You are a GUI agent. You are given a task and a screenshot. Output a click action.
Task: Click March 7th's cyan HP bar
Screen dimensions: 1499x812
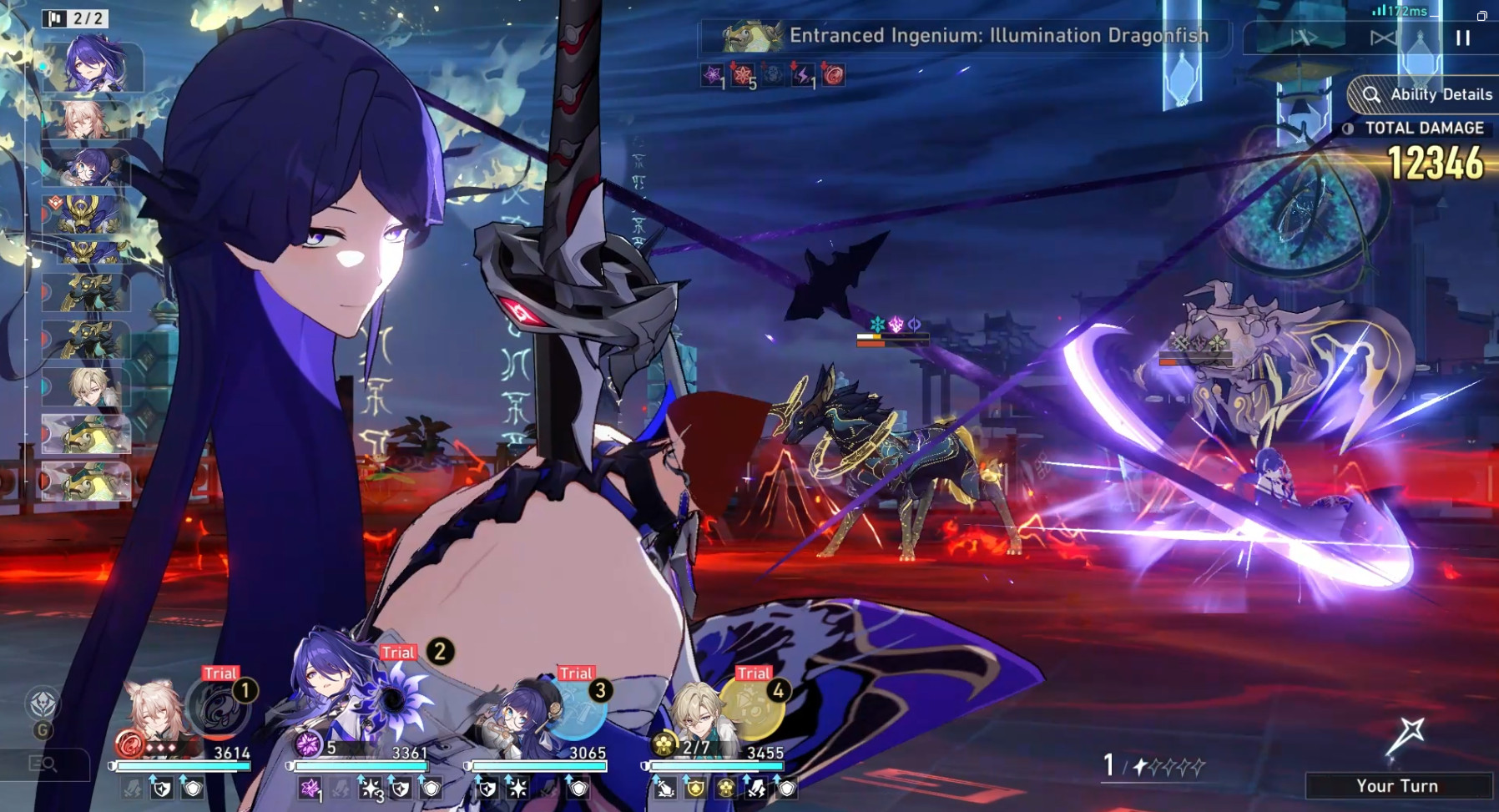click(x=182, y=764)
